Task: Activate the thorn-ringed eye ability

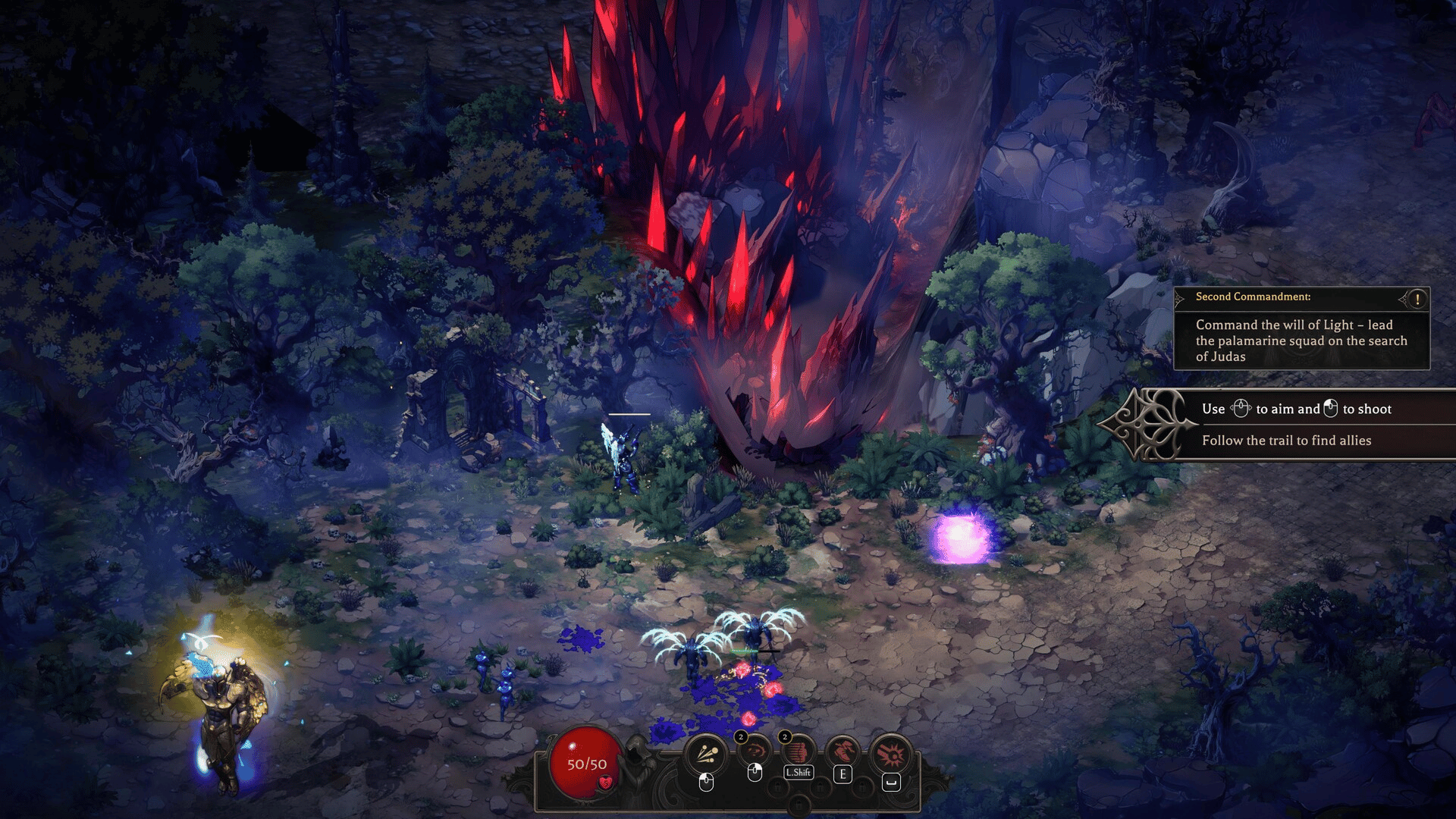Action: point(755,752)
